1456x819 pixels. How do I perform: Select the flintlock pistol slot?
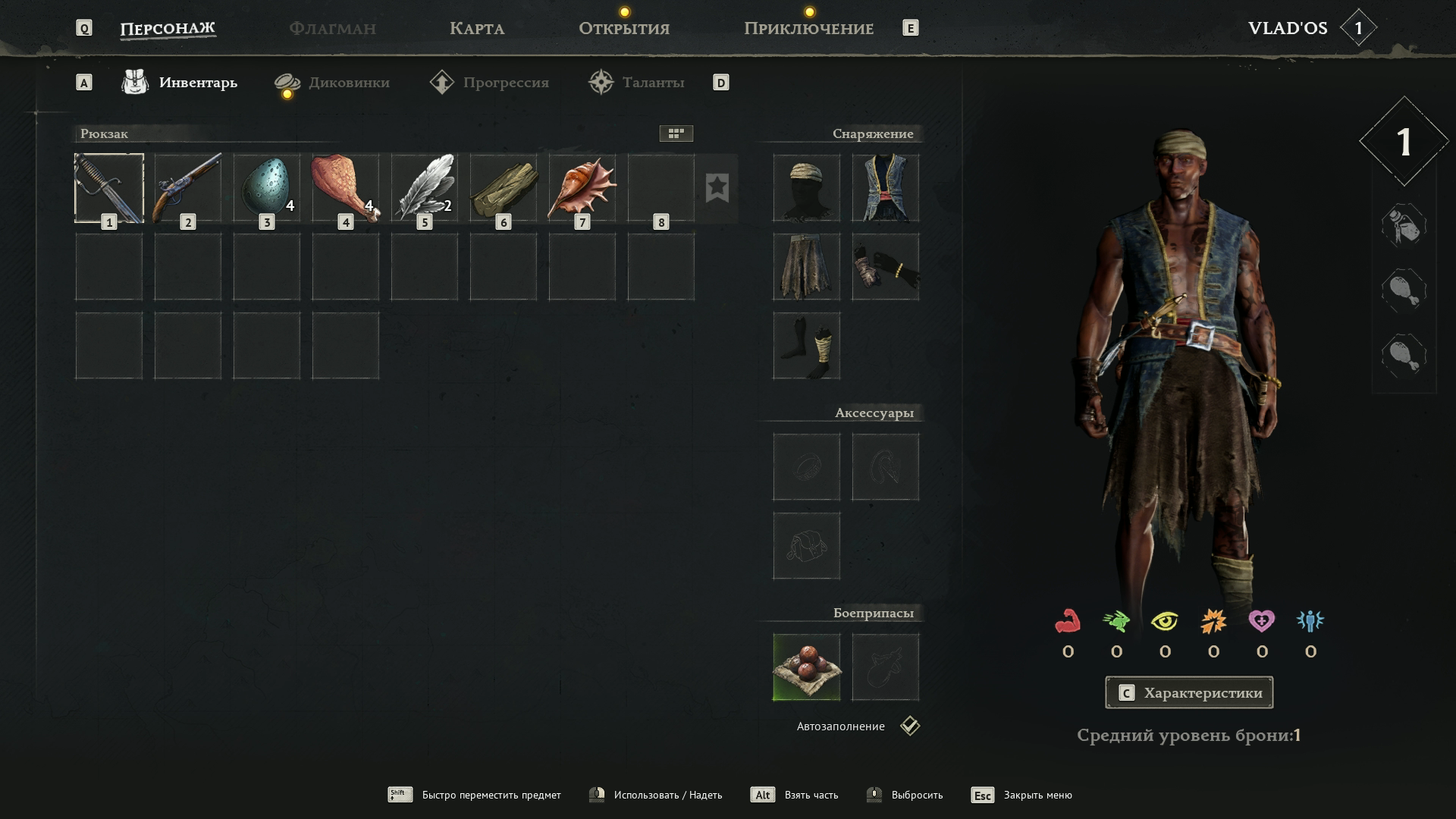188,188
